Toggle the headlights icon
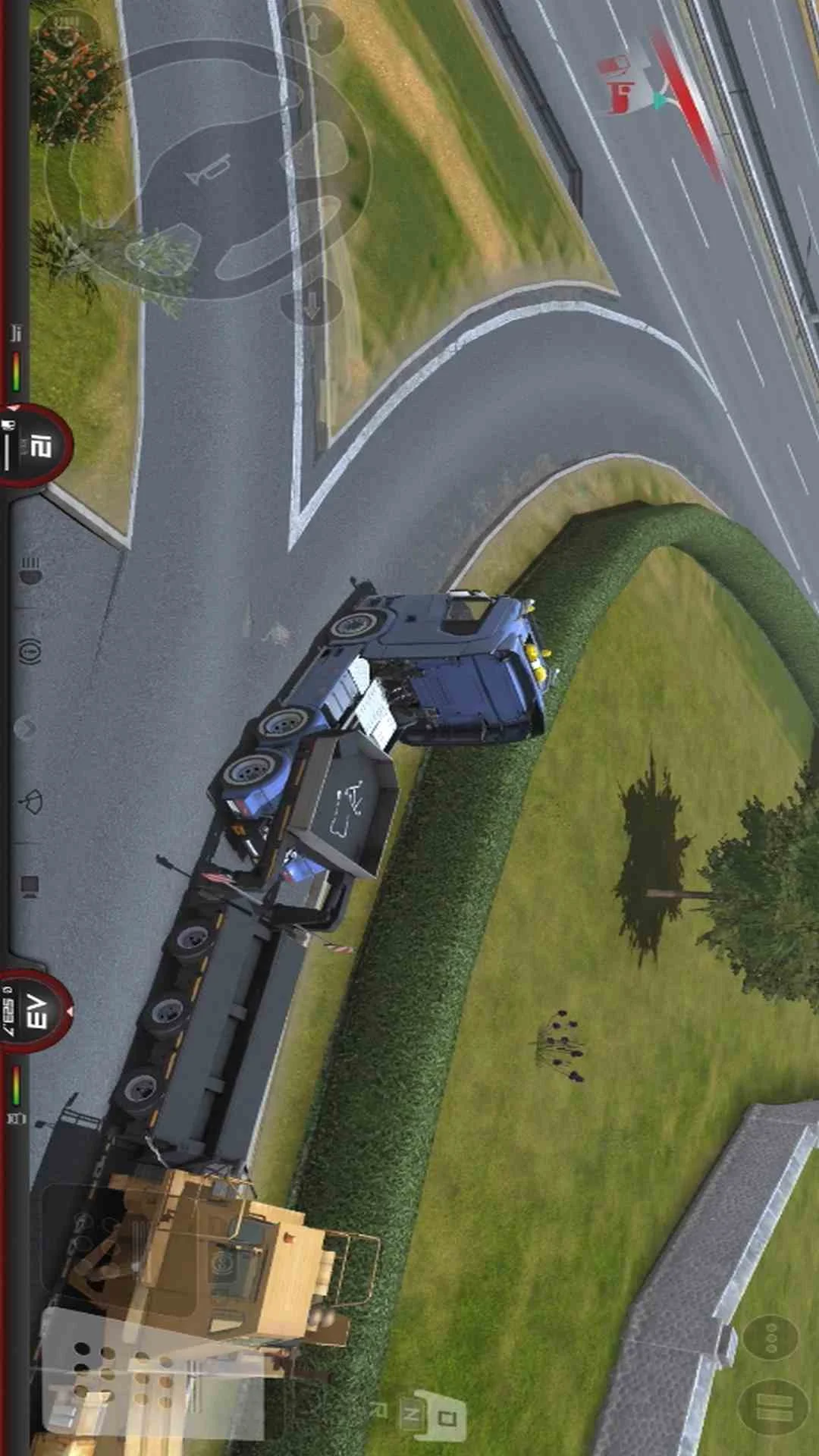This screenshot has height=1456, width=819. pos(30,570)
